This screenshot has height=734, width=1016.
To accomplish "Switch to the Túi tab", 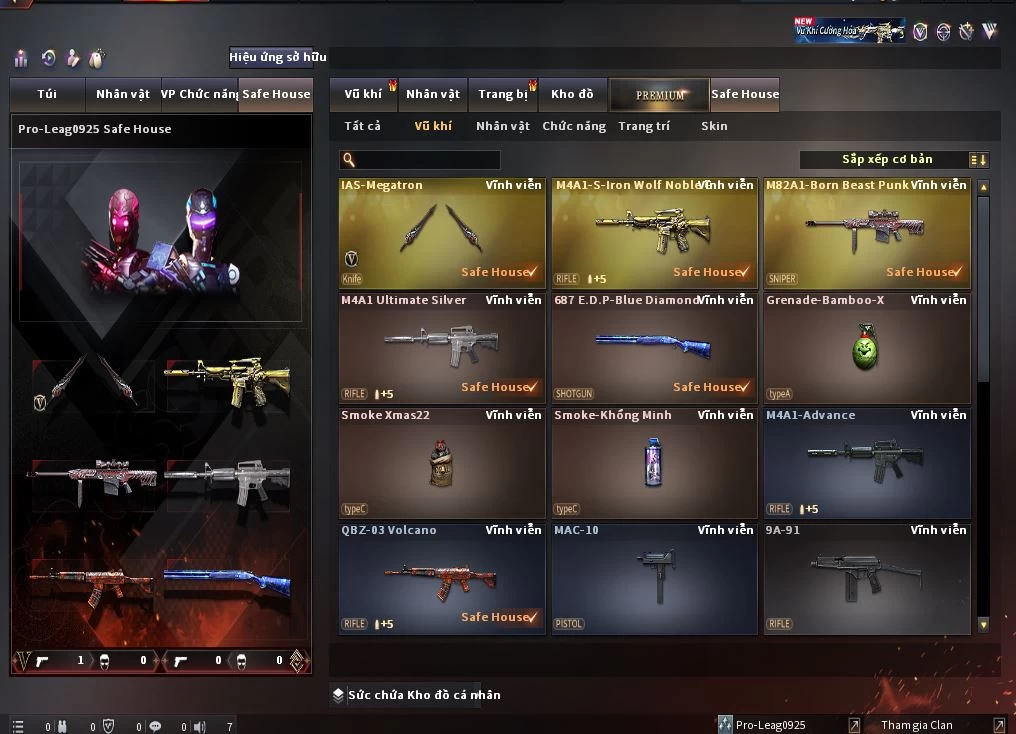I will 47,94.
